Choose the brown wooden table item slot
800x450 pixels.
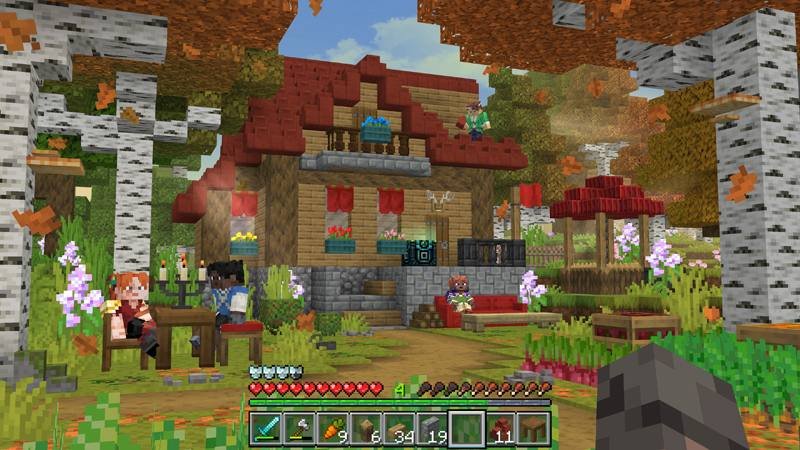(x=534, y=428)
